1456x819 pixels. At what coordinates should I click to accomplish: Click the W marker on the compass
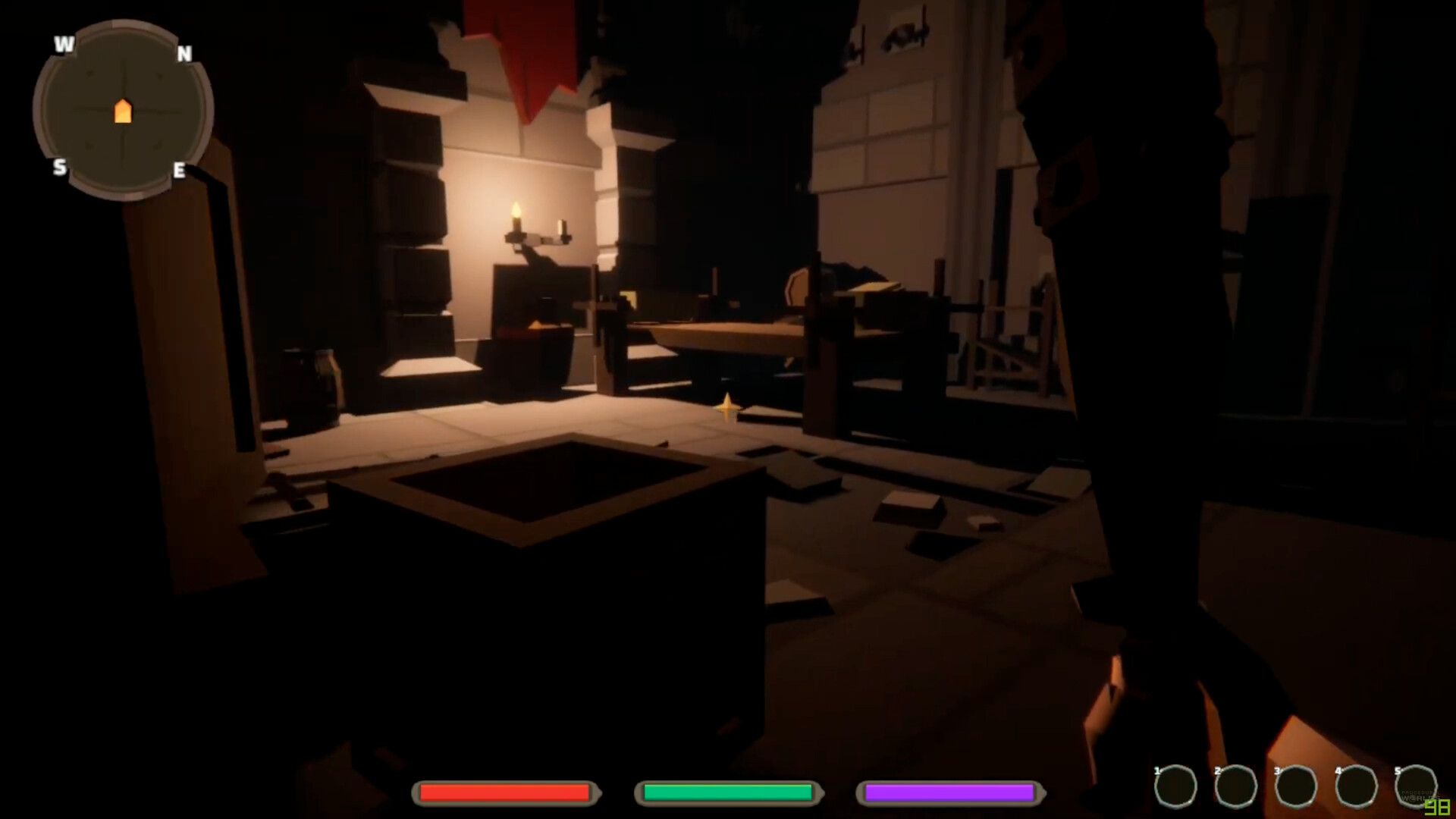(62, 44)
